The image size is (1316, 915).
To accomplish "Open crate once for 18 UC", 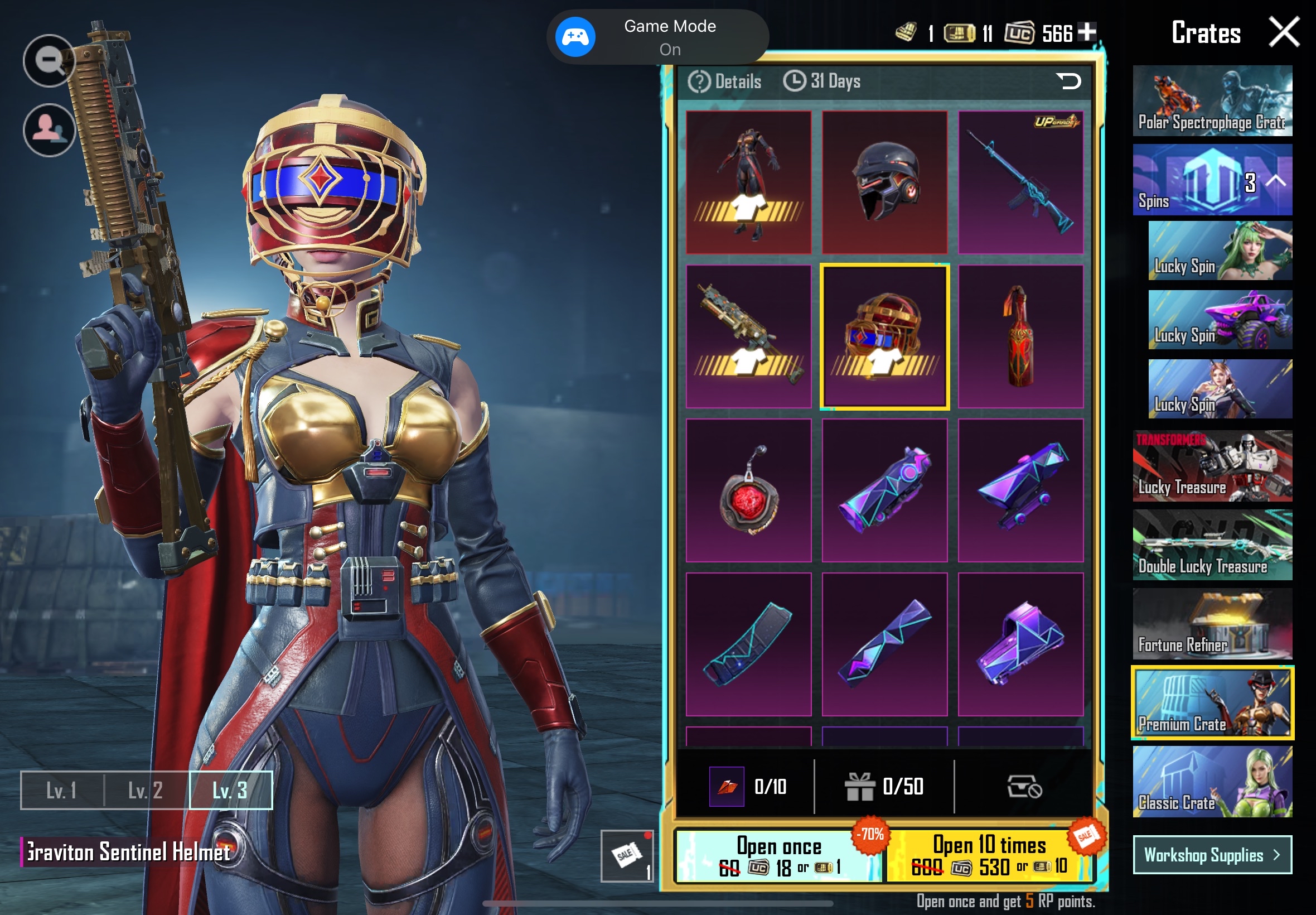I will 779,856.
